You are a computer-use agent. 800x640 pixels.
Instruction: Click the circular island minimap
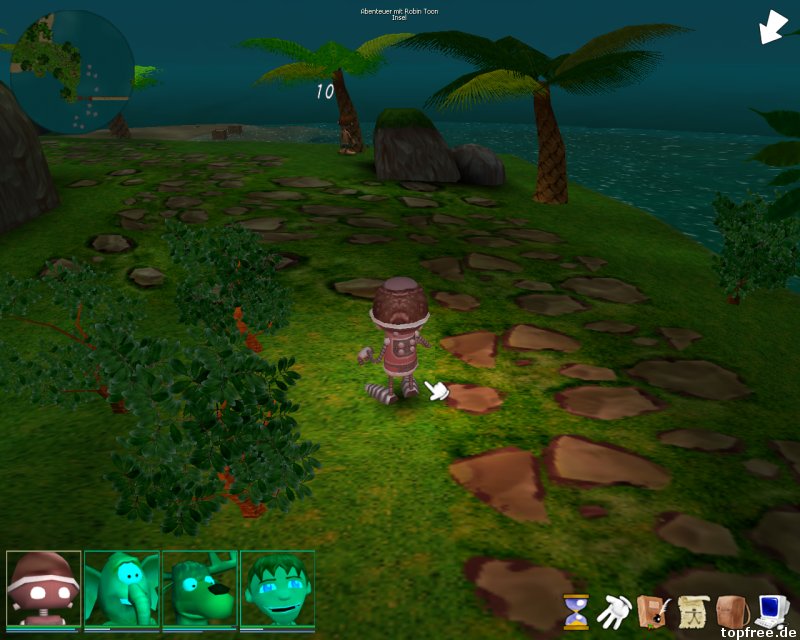tap(71, 72)
